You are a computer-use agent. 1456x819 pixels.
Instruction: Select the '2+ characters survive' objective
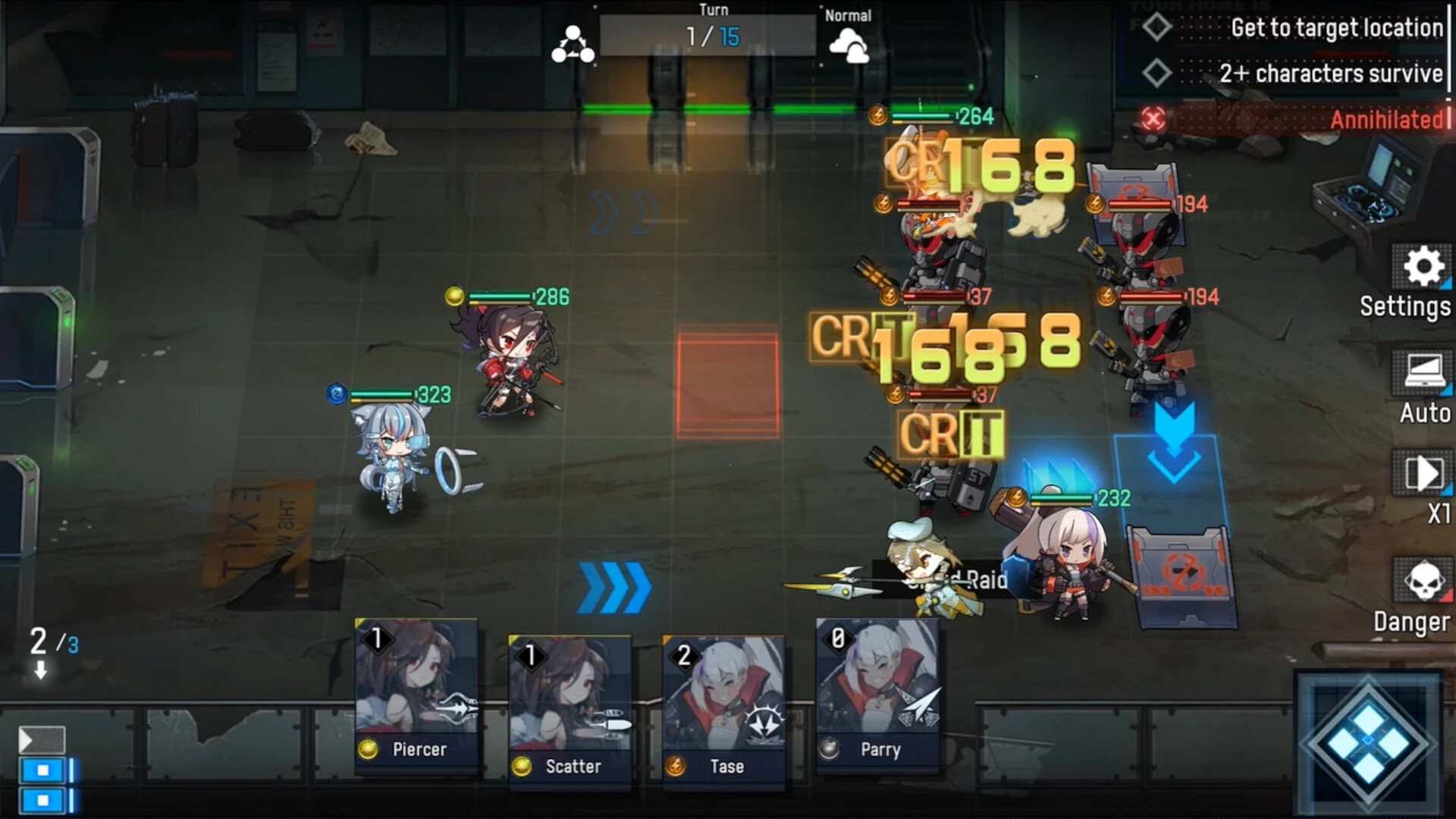1332,74
